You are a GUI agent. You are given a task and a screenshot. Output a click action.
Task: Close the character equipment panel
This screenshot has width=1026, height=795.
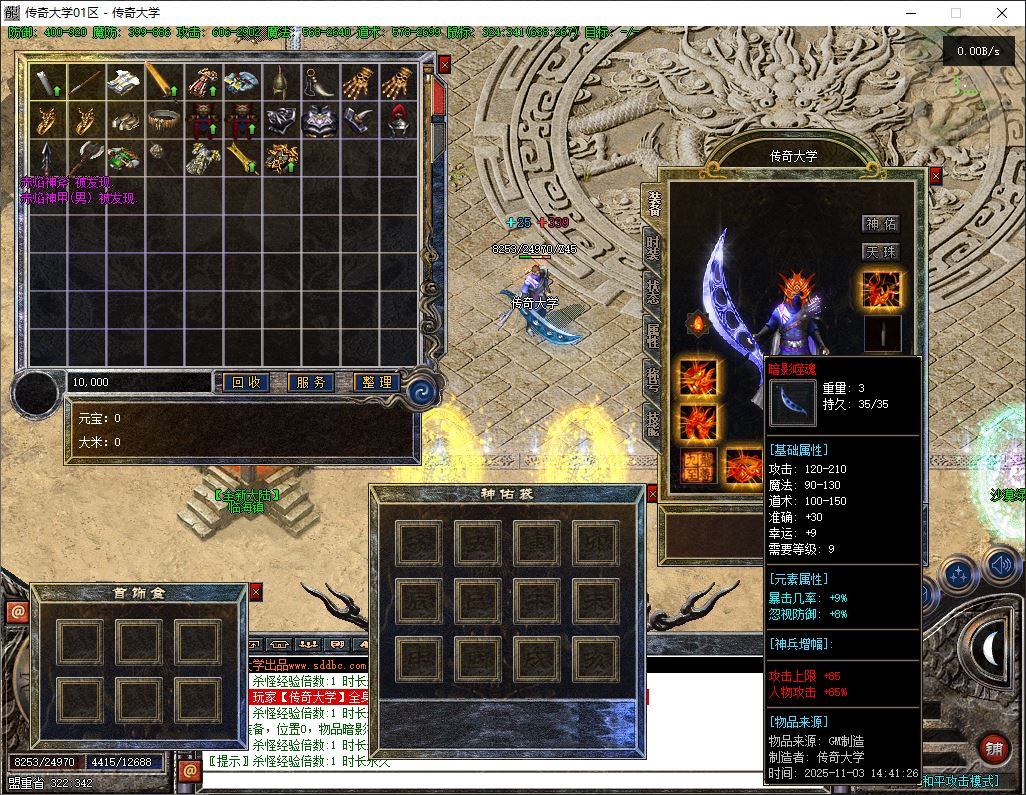point(936,176)
